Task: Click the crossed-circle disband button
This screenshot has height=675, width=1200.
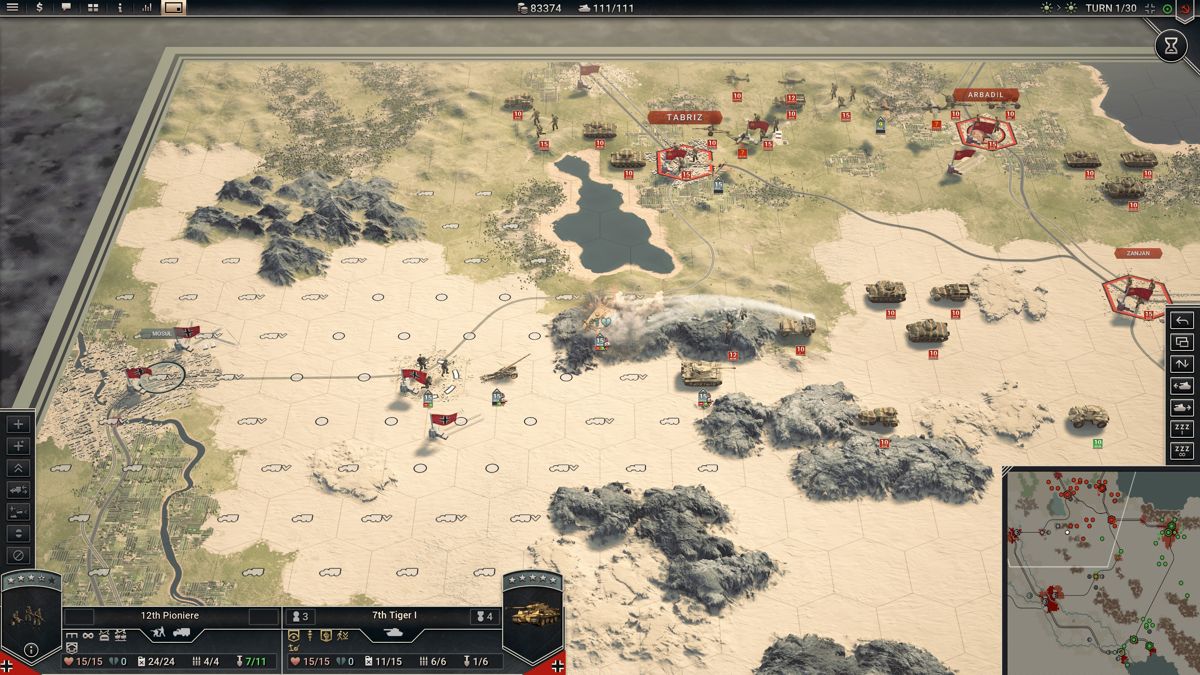Action: click(x=18, y=555)
